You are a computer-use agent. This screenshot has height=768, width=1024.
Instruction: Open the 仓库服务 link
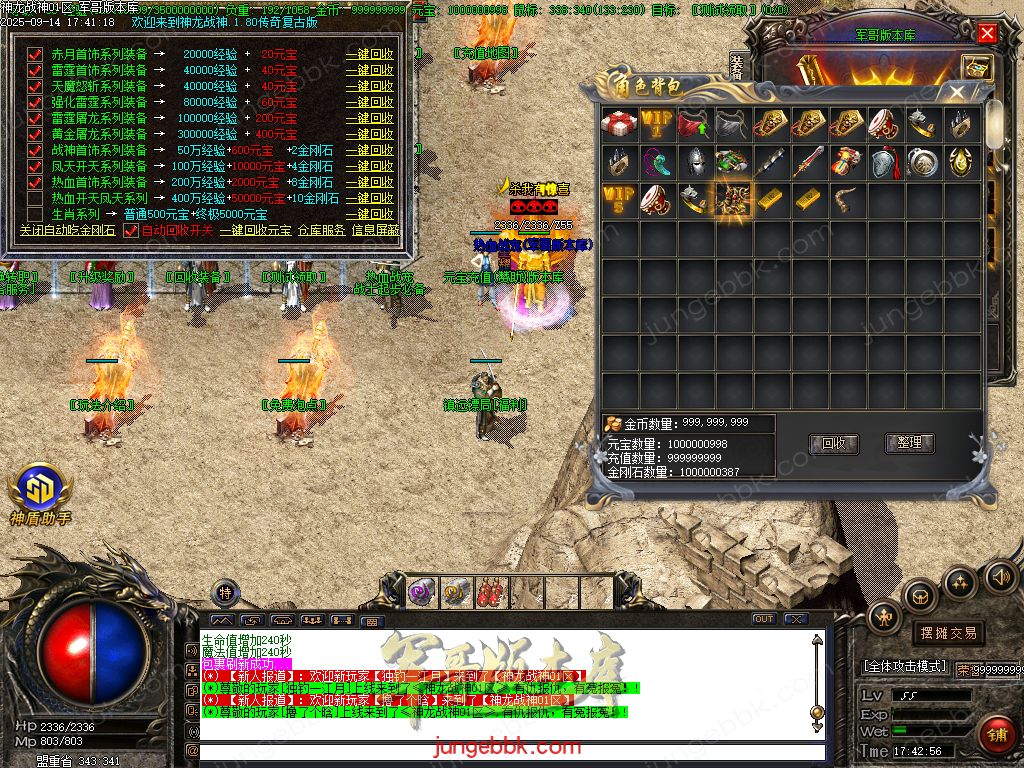click(x=322, y=231)
